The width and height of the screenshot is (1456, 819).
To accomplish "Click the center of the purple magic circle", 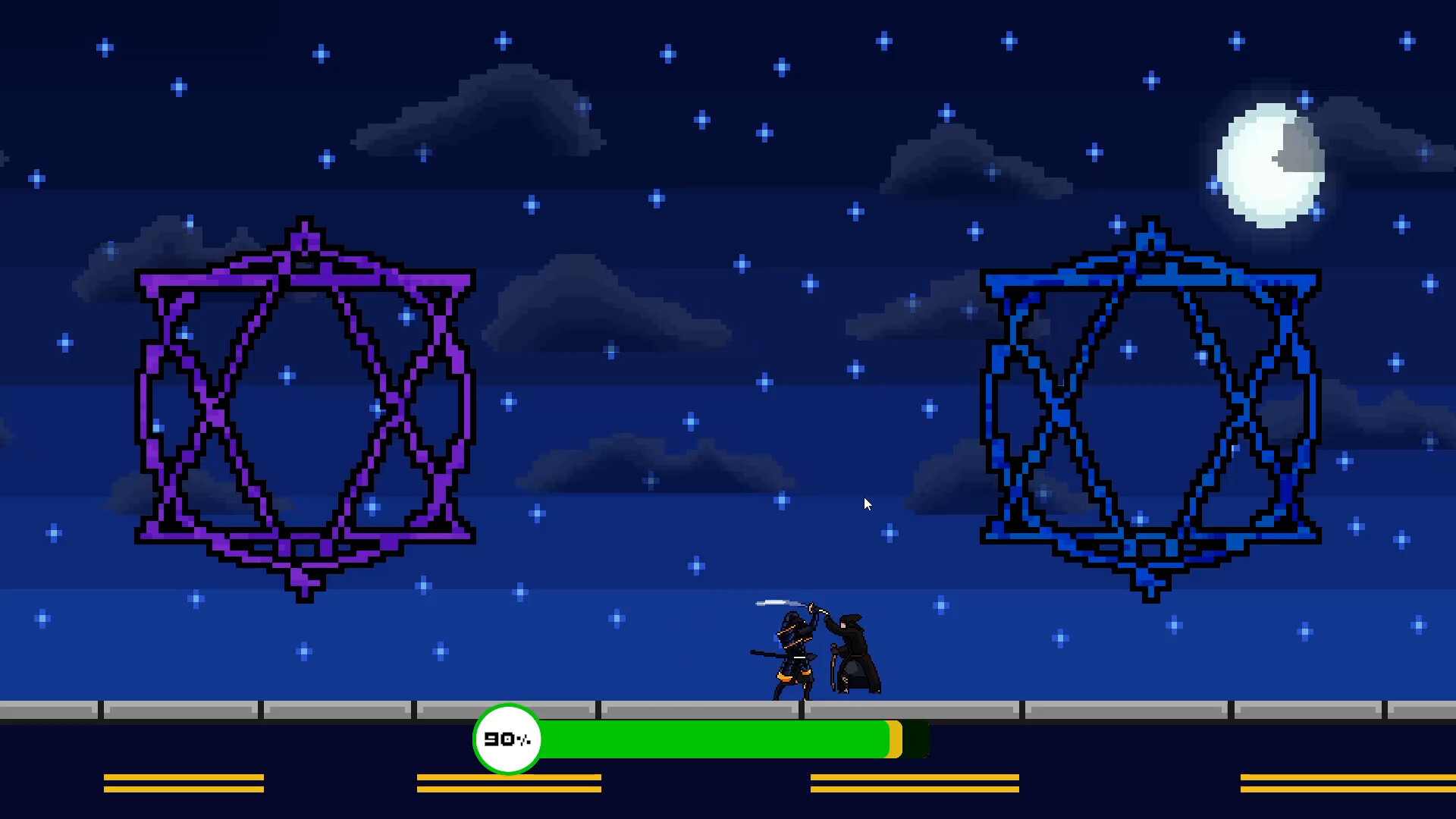I will tap(302, 409).
